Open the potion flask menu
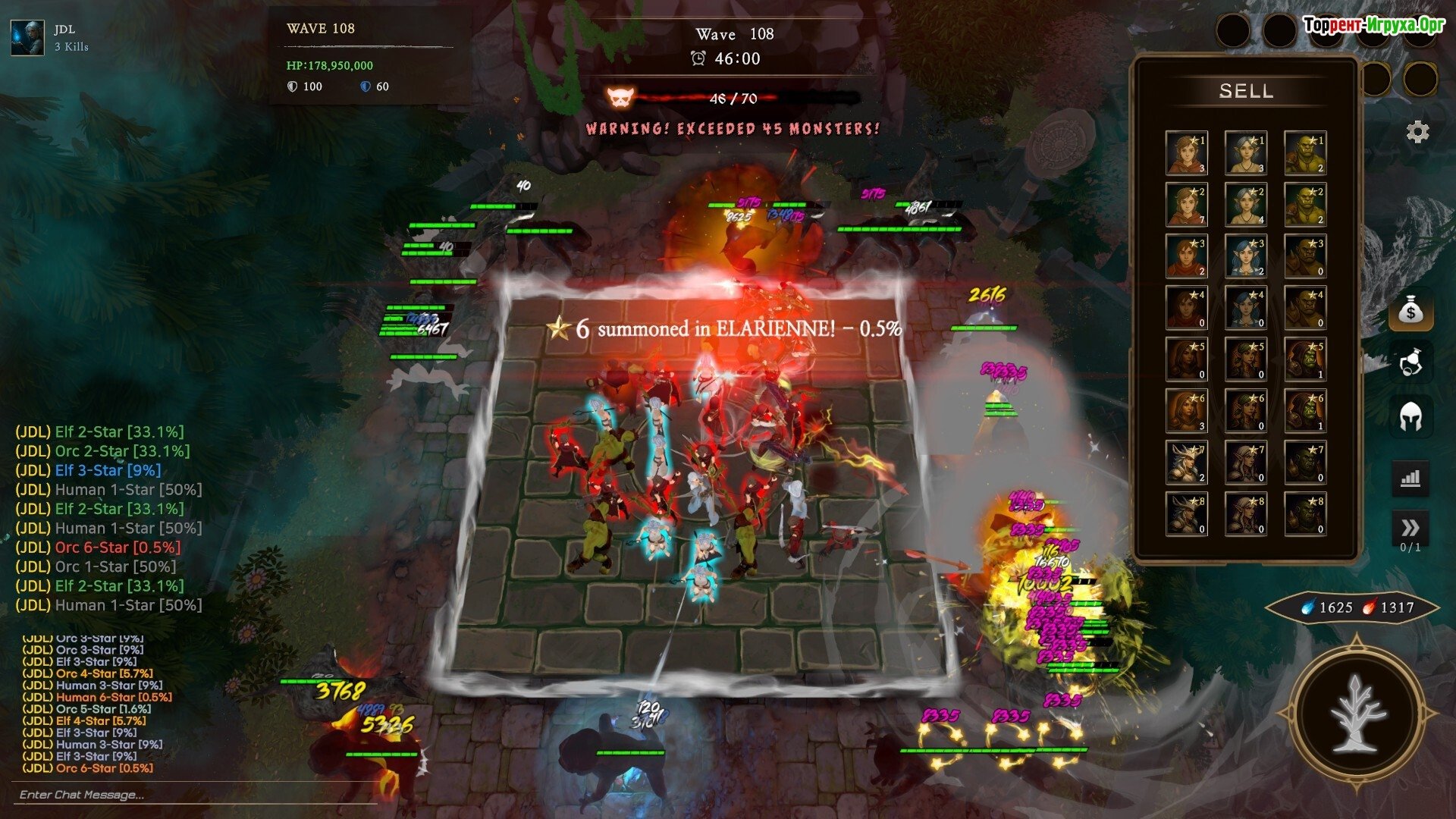 1410,363
